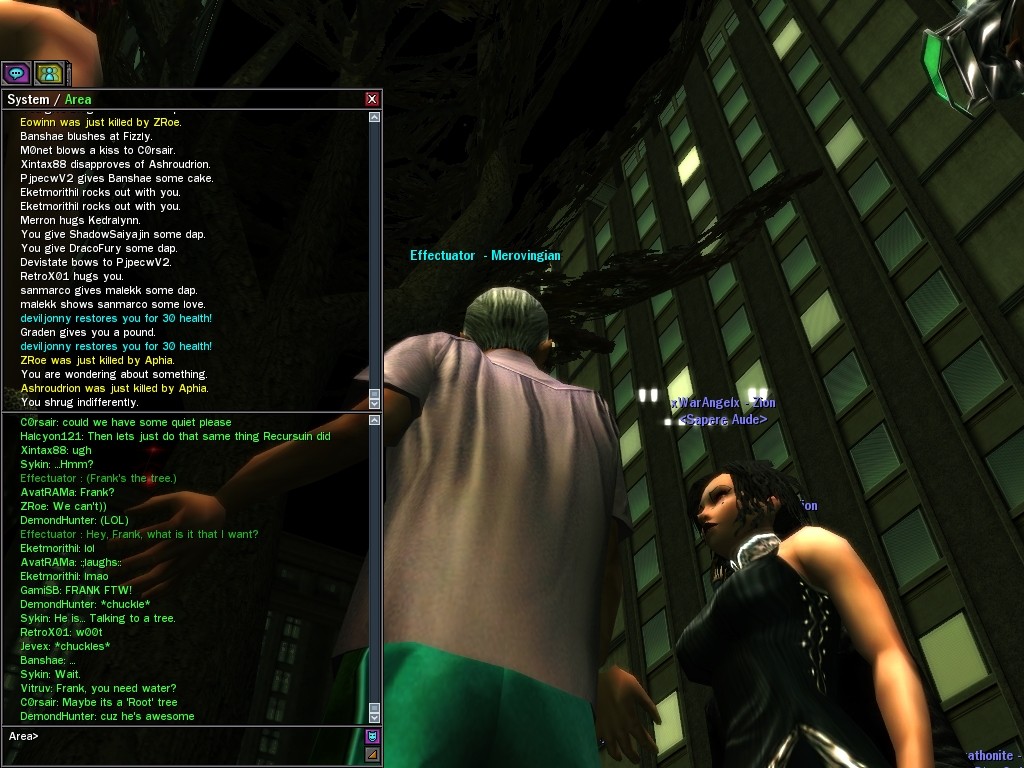Open the chat speech-bubble icon
Viewport: 1024px width, 768px height.
[x=16, y=73]
